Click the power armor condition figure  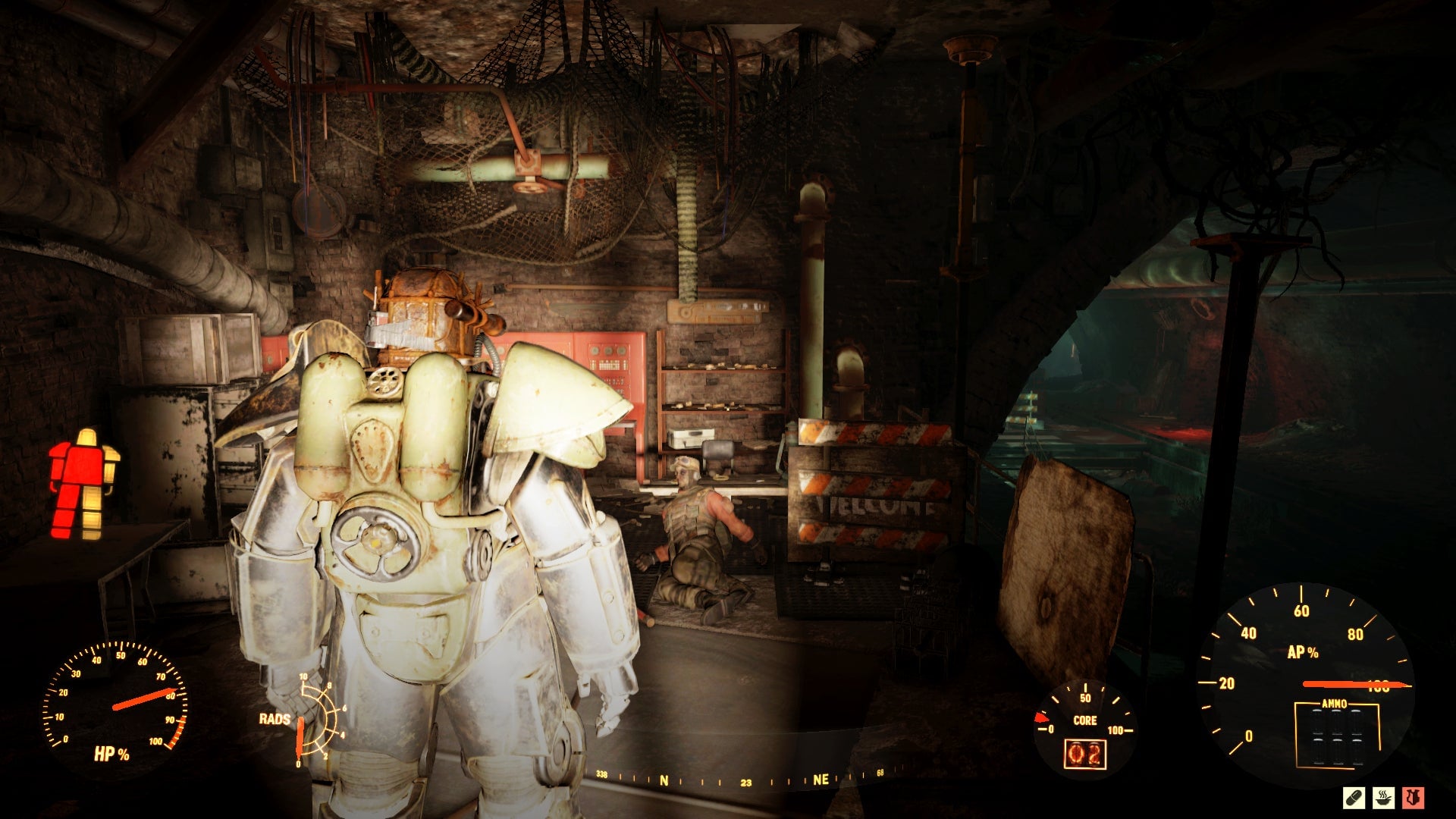[84, 485]
